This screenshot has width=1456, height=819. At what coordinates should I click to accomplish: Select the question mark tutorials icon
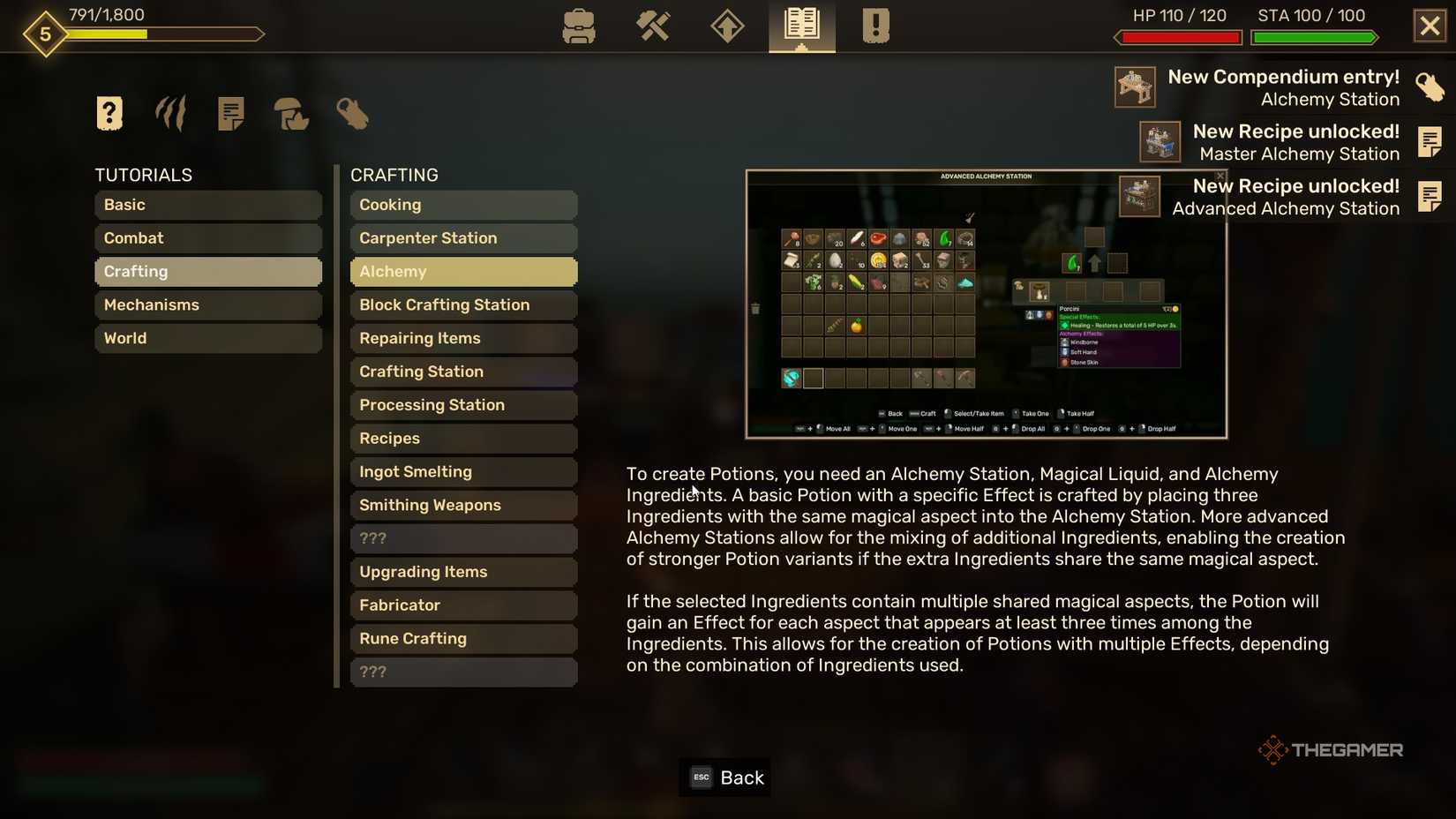tap(109, 113)
